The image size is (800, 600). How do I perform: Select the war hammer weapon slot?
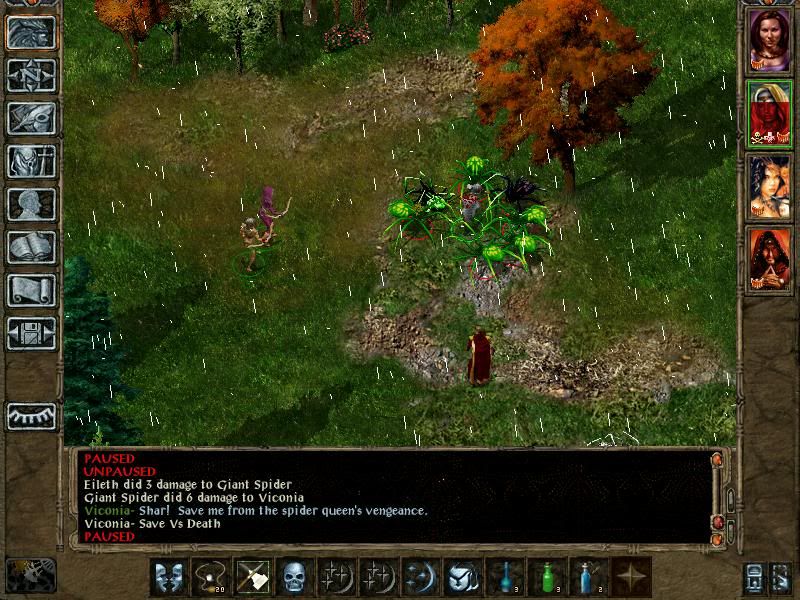click(252, 577)
